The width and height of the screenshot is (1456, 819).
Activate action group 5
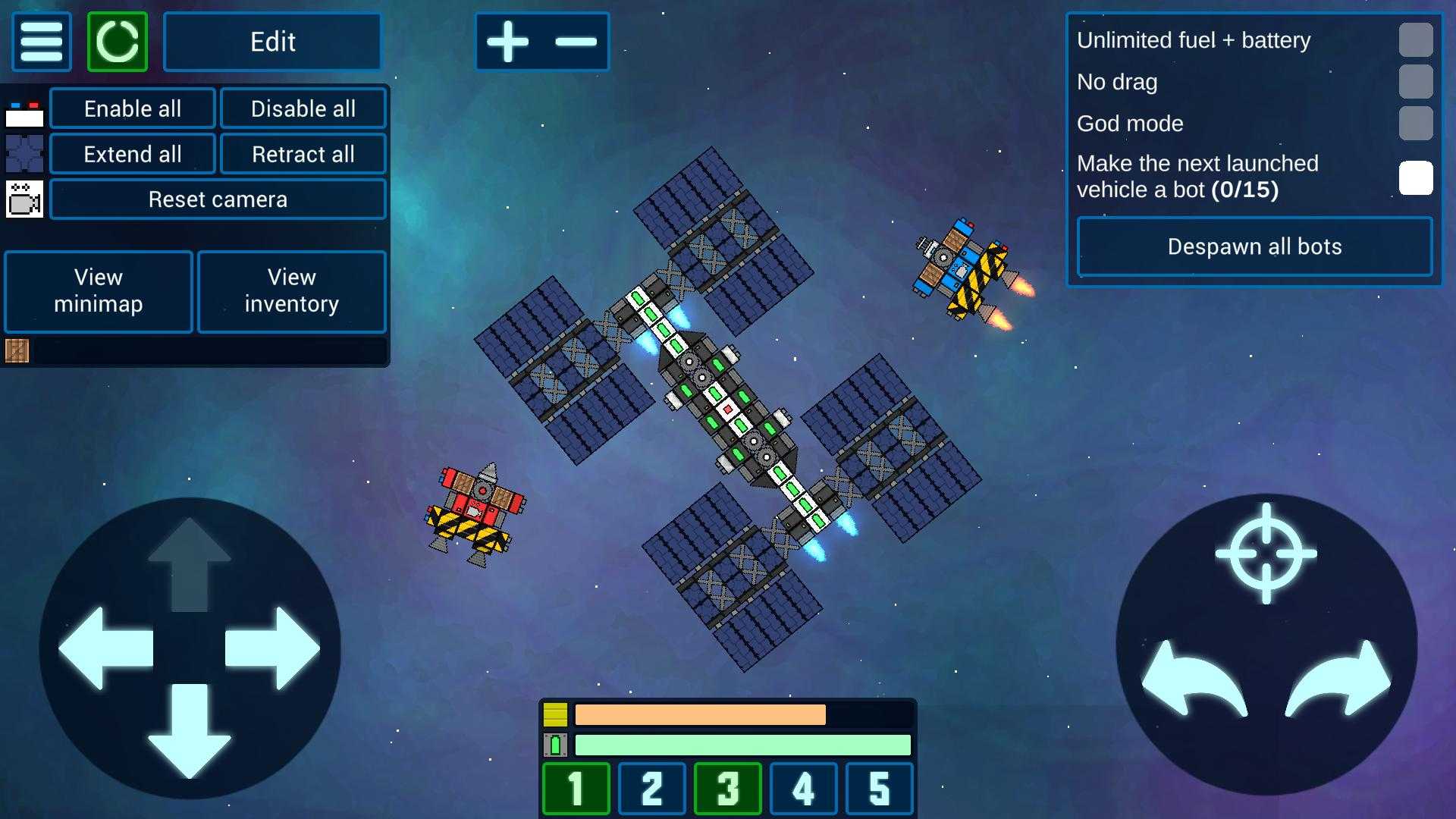pos(879,789)
